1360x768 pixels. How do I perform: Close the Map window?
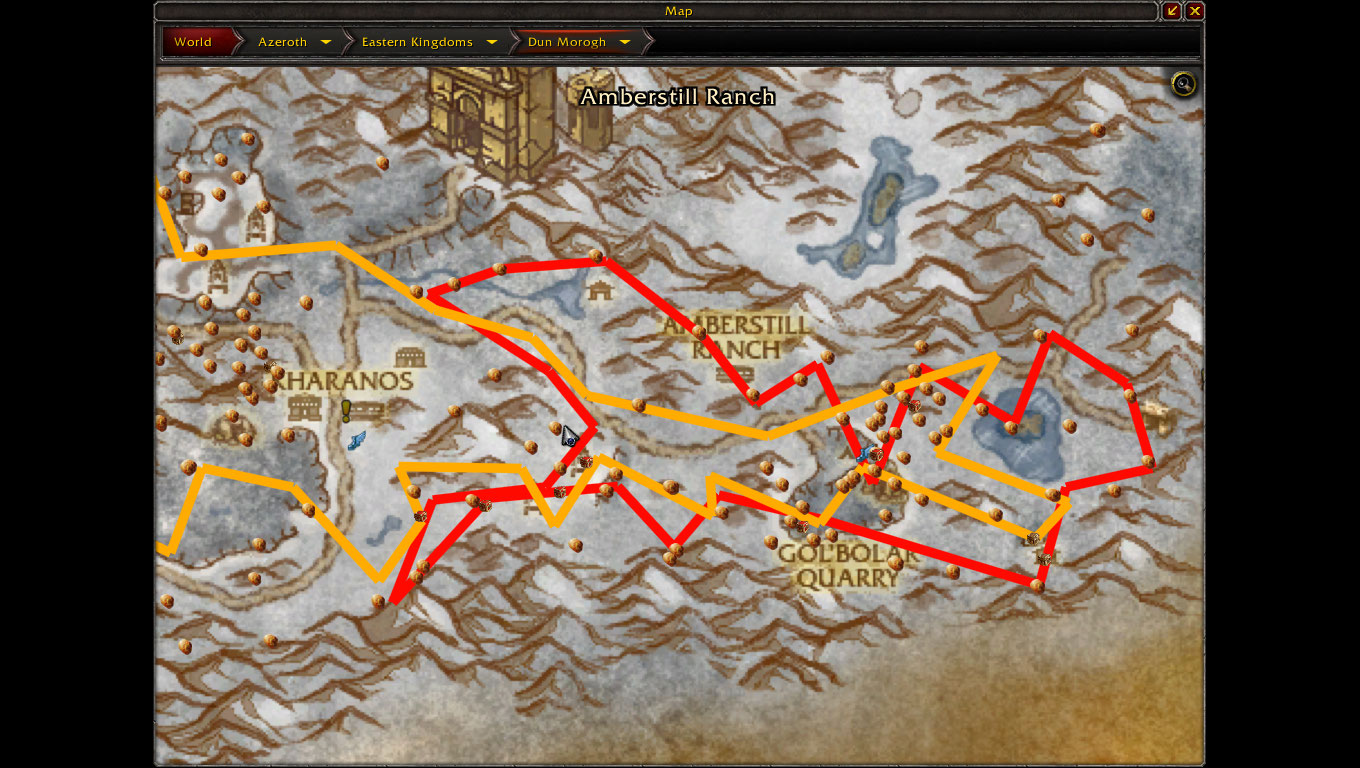pyautogui.click(x=1194, y=11)
